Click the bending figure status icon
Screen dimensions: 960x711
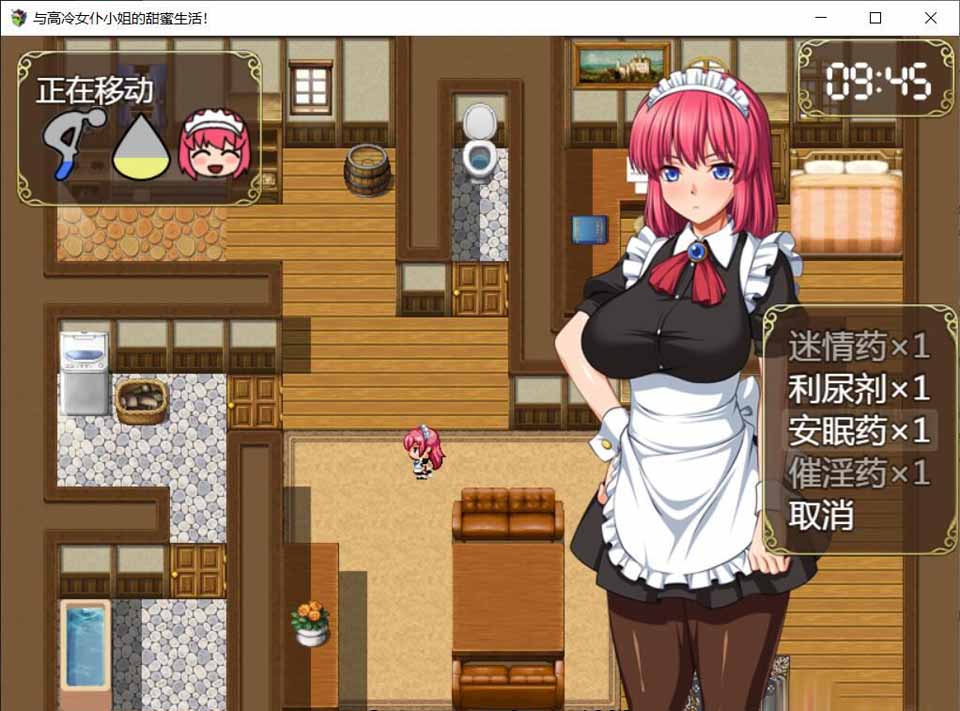pos(72,144)
